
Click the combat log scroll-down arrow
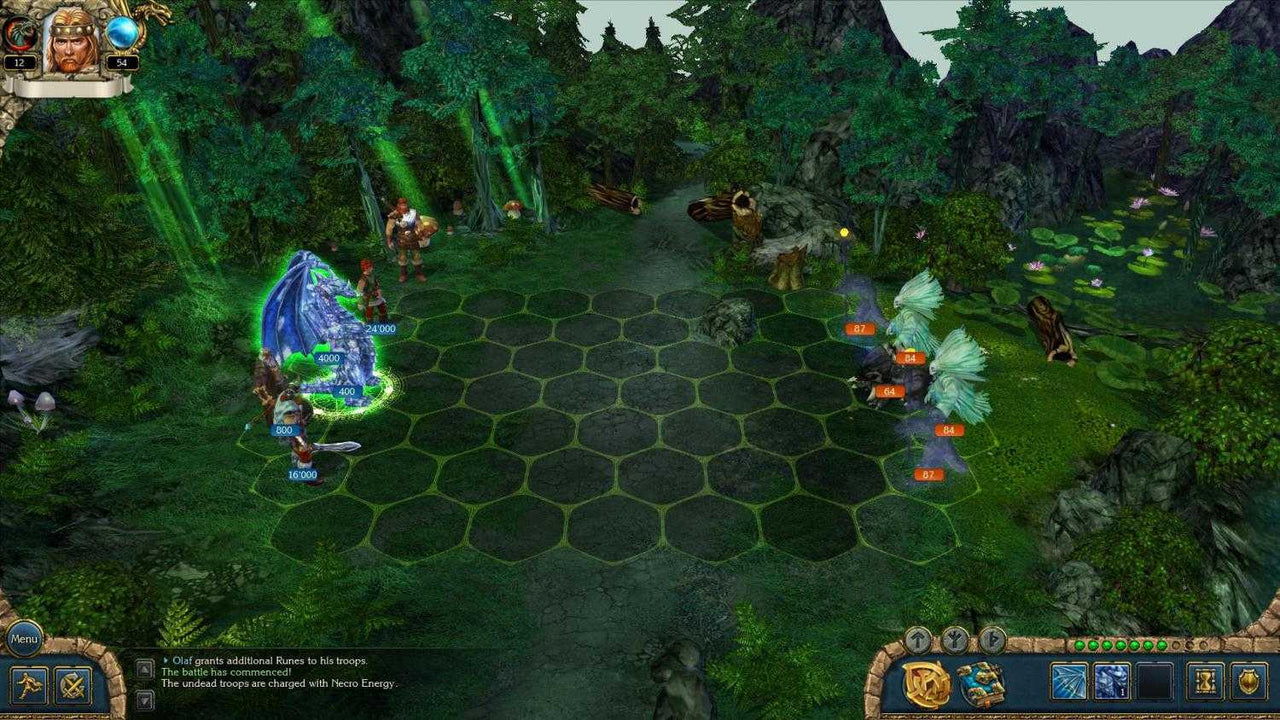coord(143,700)
